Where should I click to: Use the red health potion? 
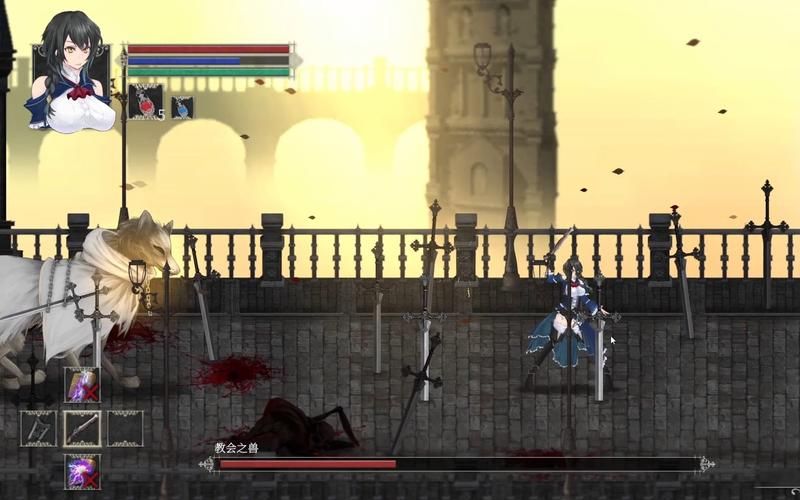tap(145, 102)
